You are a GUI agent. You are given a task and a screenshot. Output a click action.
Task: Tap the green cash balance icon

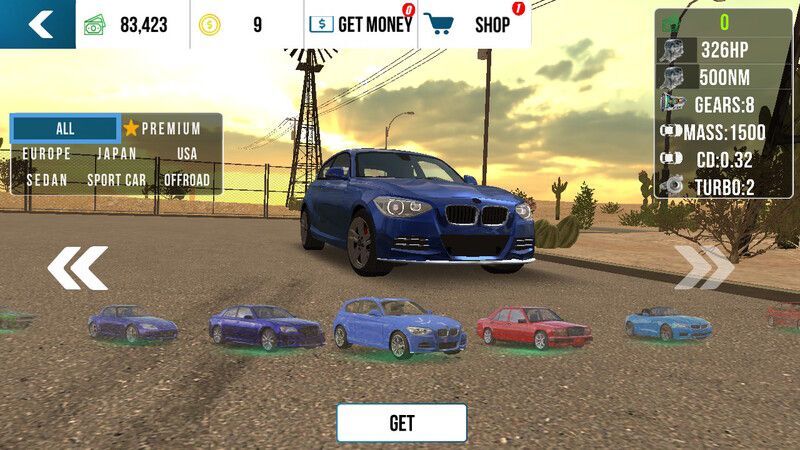(95, 25)
